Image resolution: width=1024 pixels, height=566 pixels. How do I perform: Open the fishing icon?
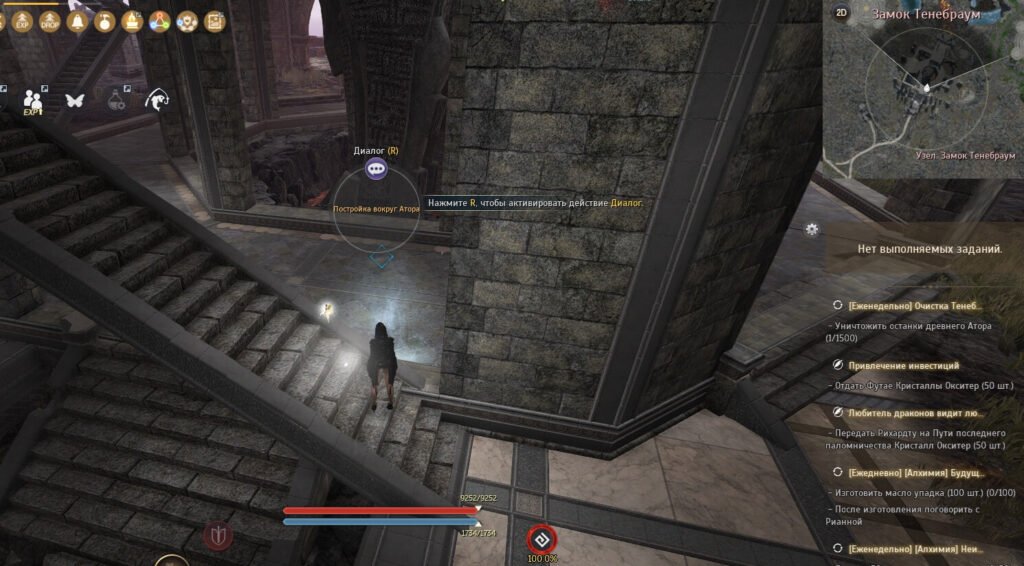click(156, 99)
